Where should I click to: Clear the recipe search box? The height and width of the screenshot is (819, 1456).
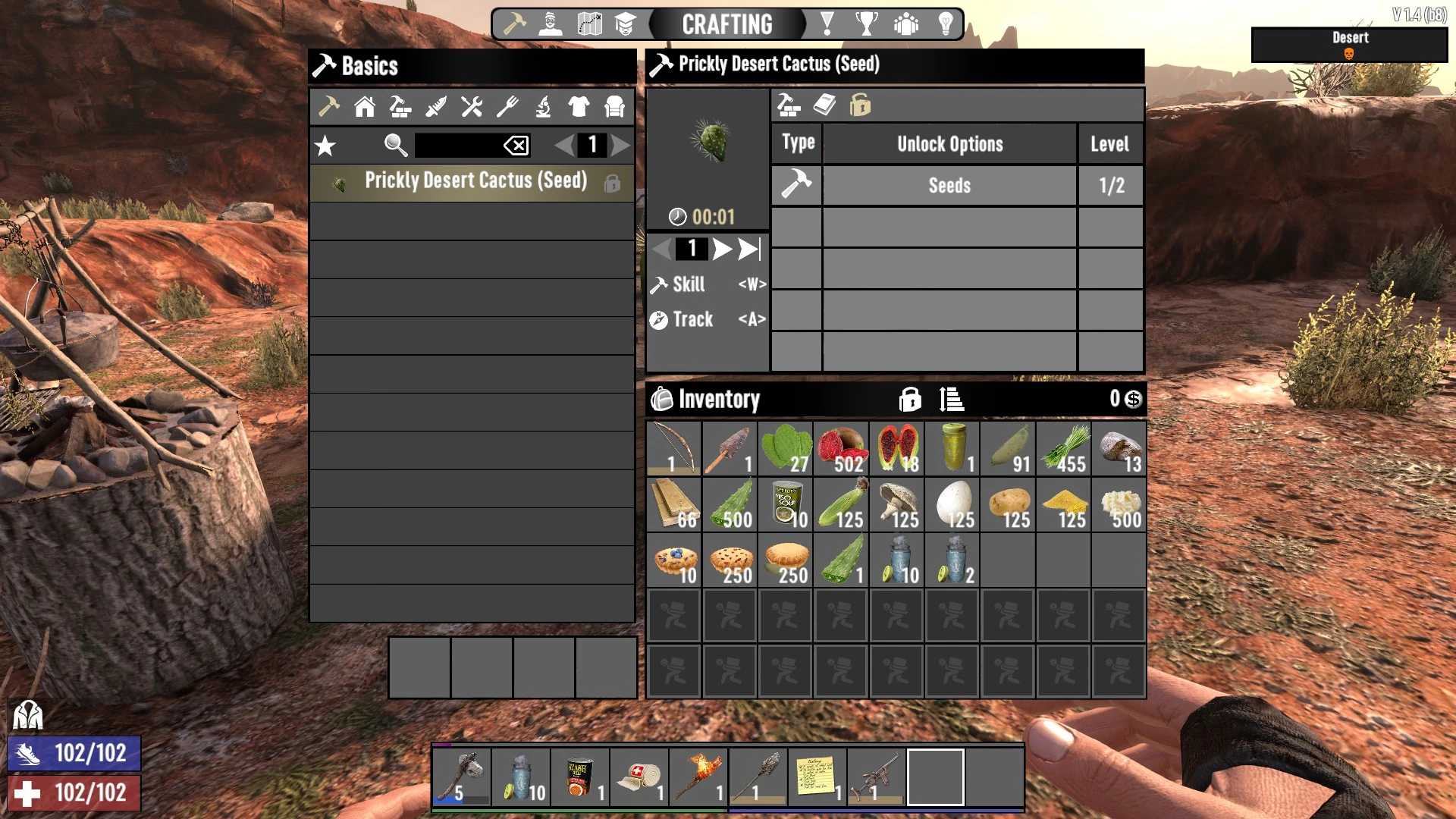[516, 146]
